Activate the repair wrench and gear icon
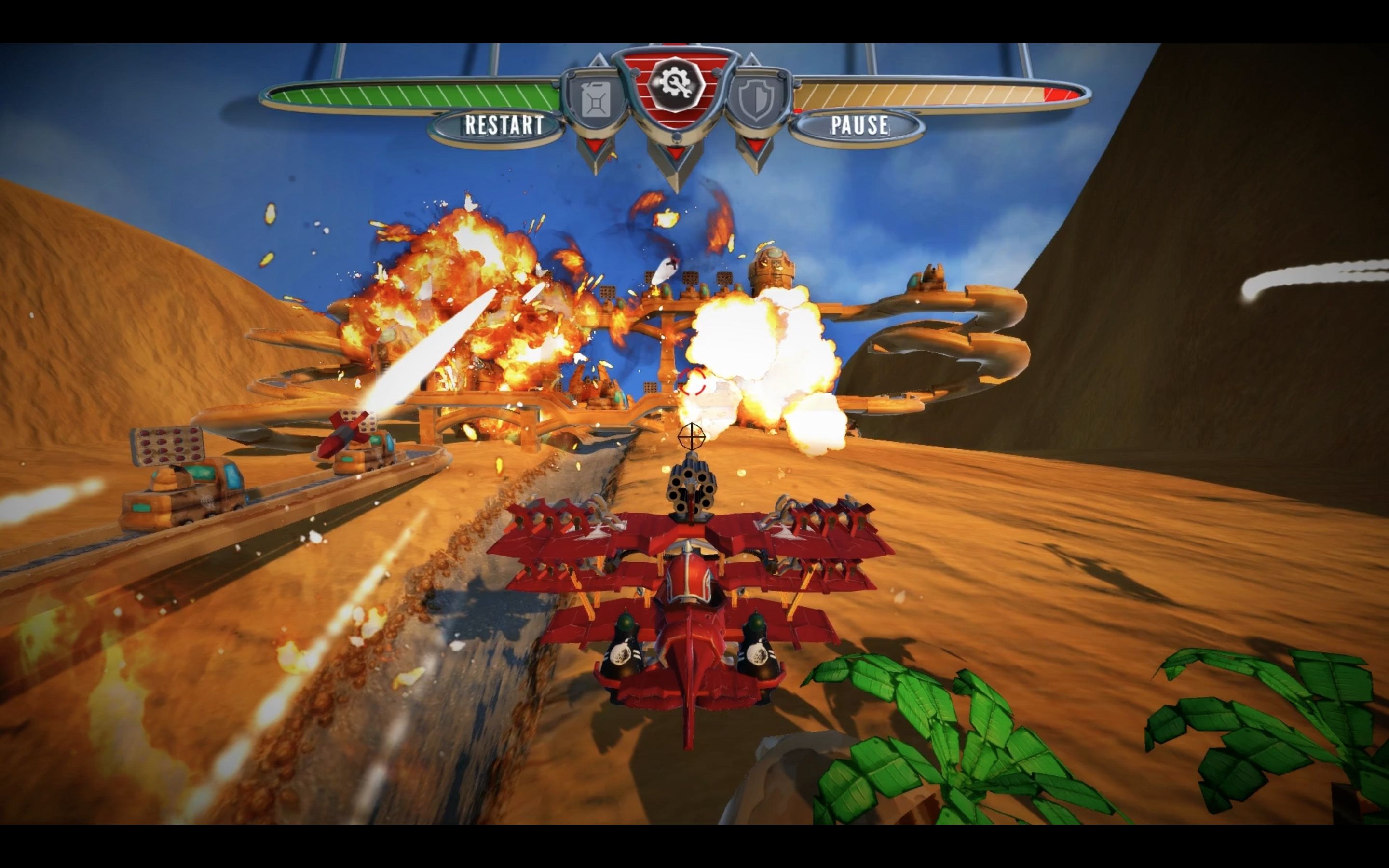This screenshot has width=1389, height=868. click(x=675, y=84)
